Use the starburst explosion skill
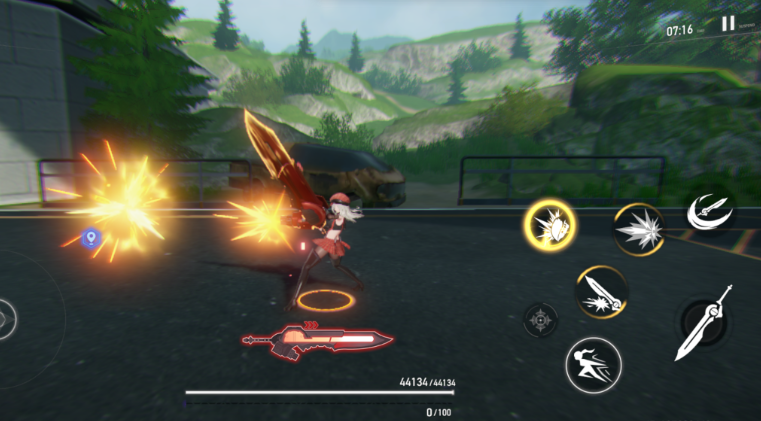The height and width of the screenshot is (421, 761). click(638, 229)
